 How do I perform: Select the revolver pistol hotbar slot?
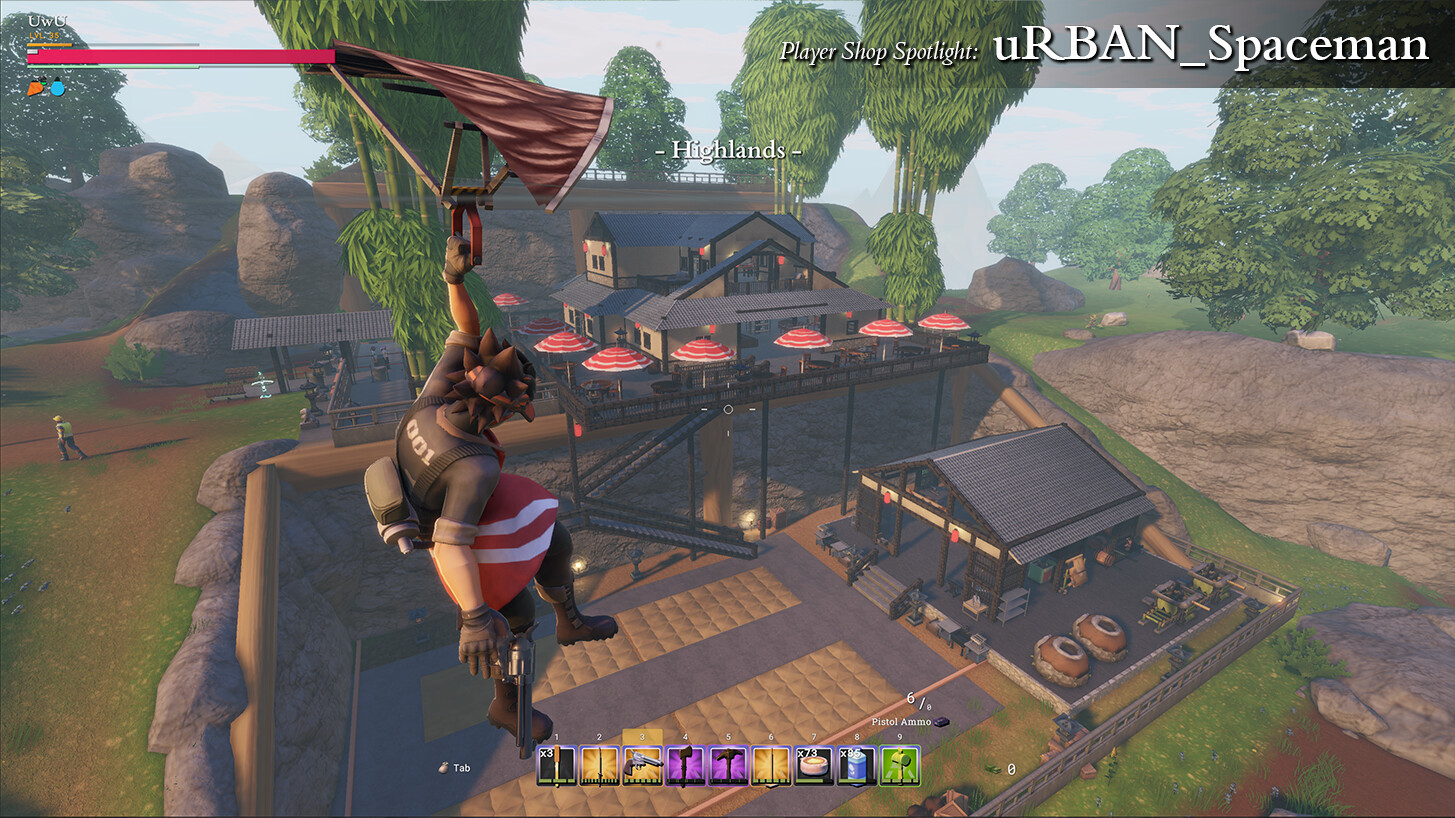pos(642,766)
